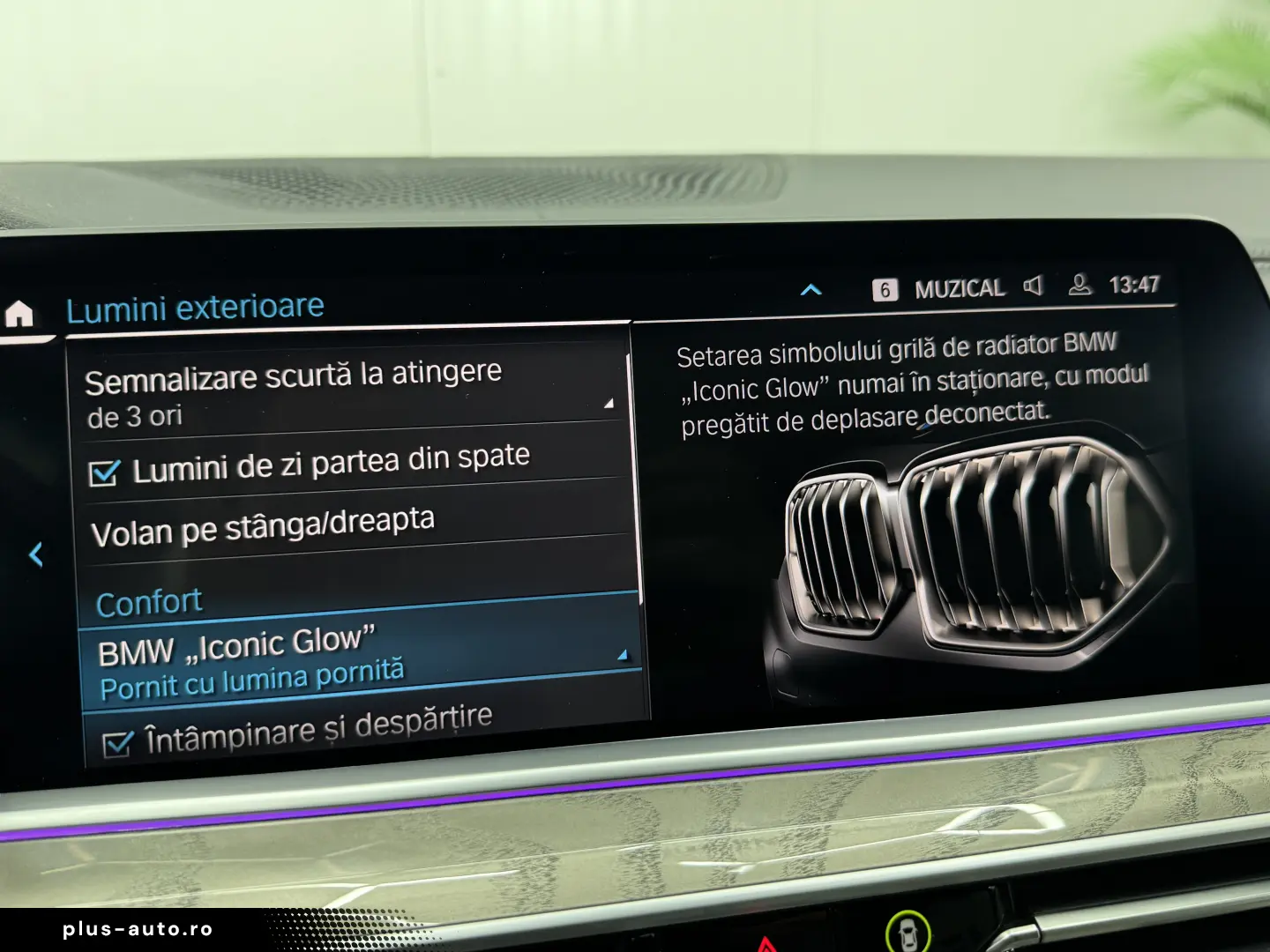
Task: Open the MUZICAL media source
Action: [x=959, y=287]
